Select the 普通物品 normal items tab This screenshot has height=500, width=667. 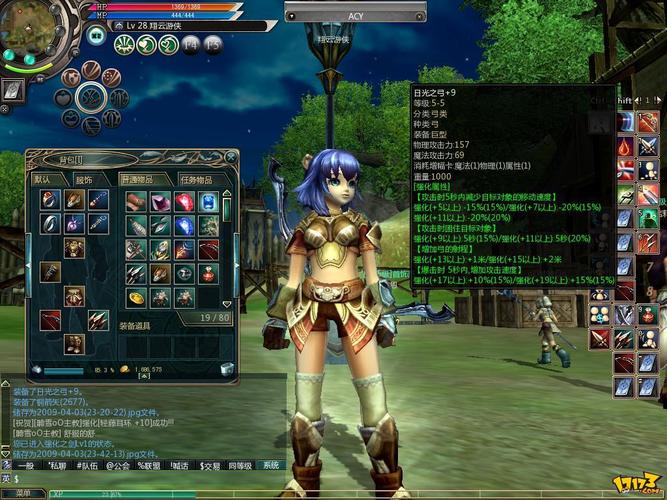136,179
